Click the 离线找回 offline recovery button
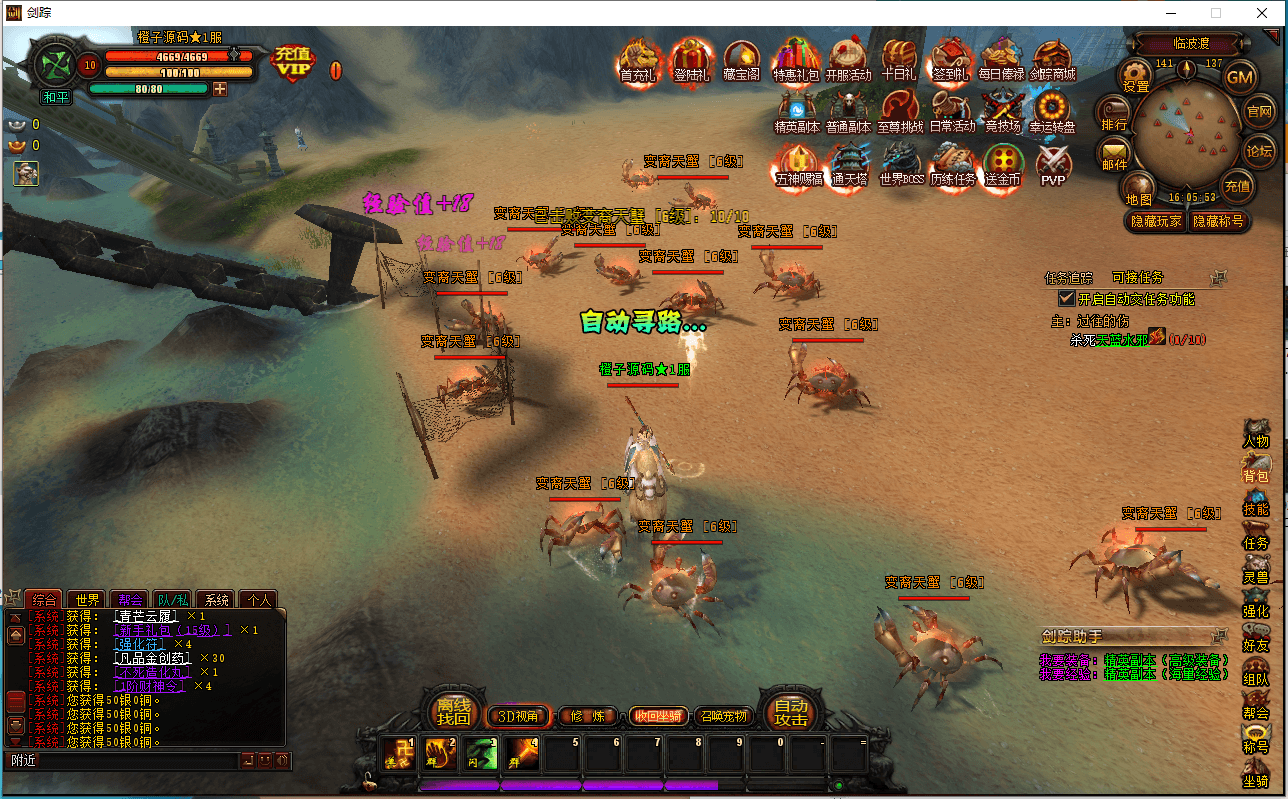1288x799 pixels. tap(453, 711)
